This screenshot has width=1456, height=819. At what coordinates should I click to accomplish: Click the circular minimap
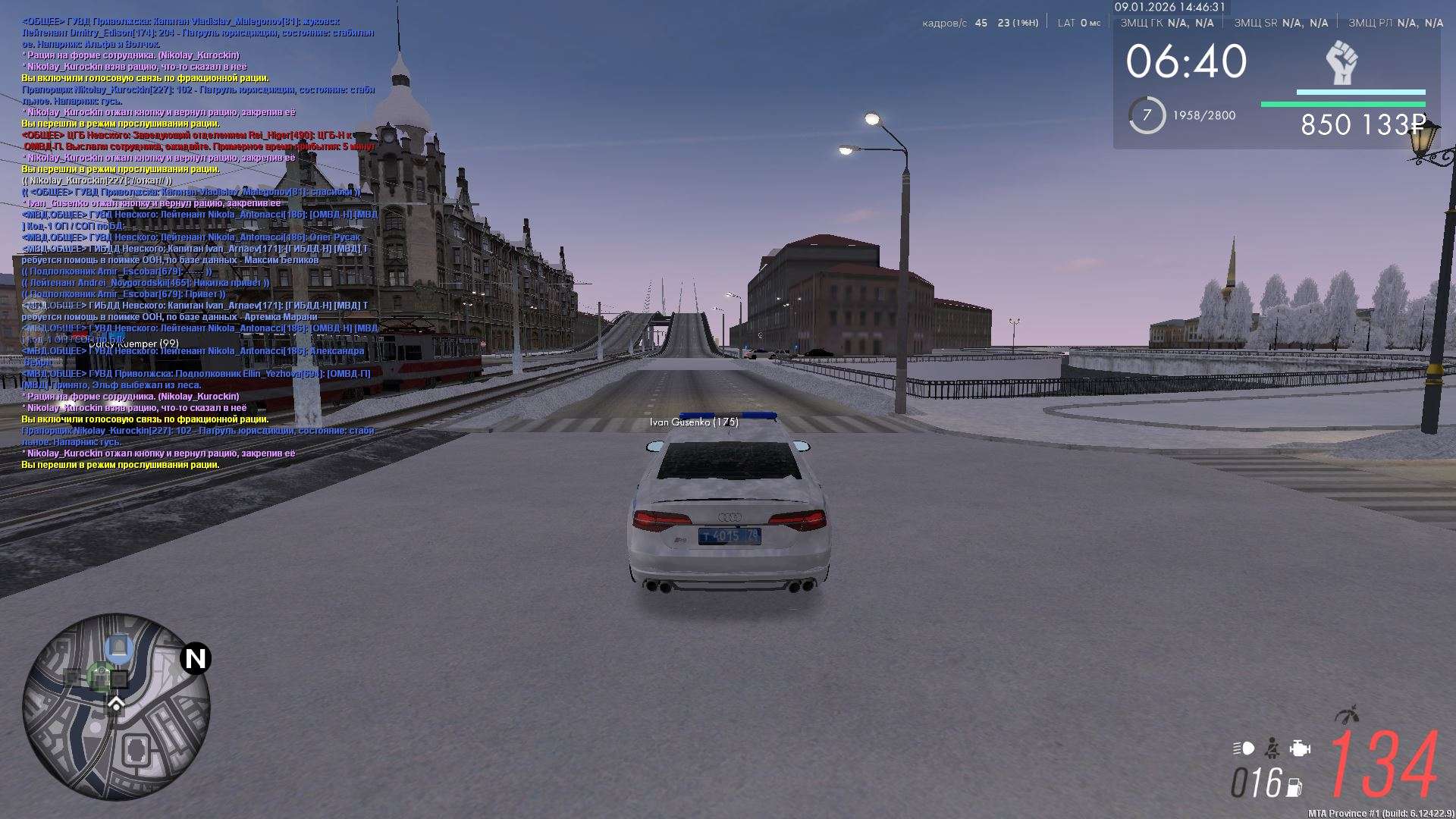tap(116, 707)
